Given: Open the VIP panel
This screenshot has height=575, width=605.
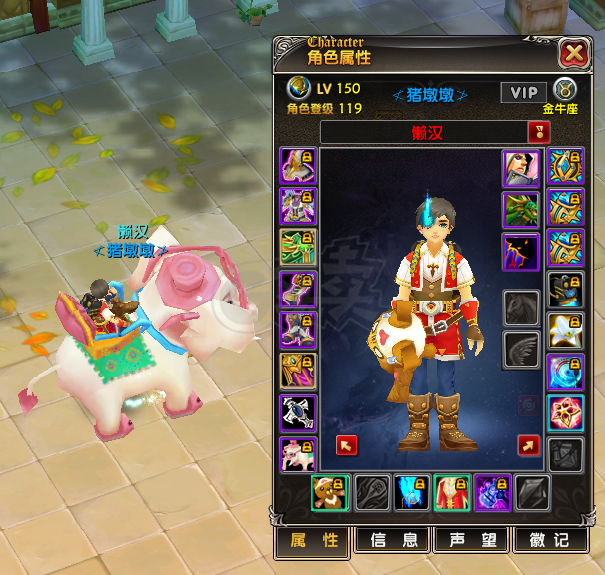Looking at the screenshot, I should pos(523,93).
